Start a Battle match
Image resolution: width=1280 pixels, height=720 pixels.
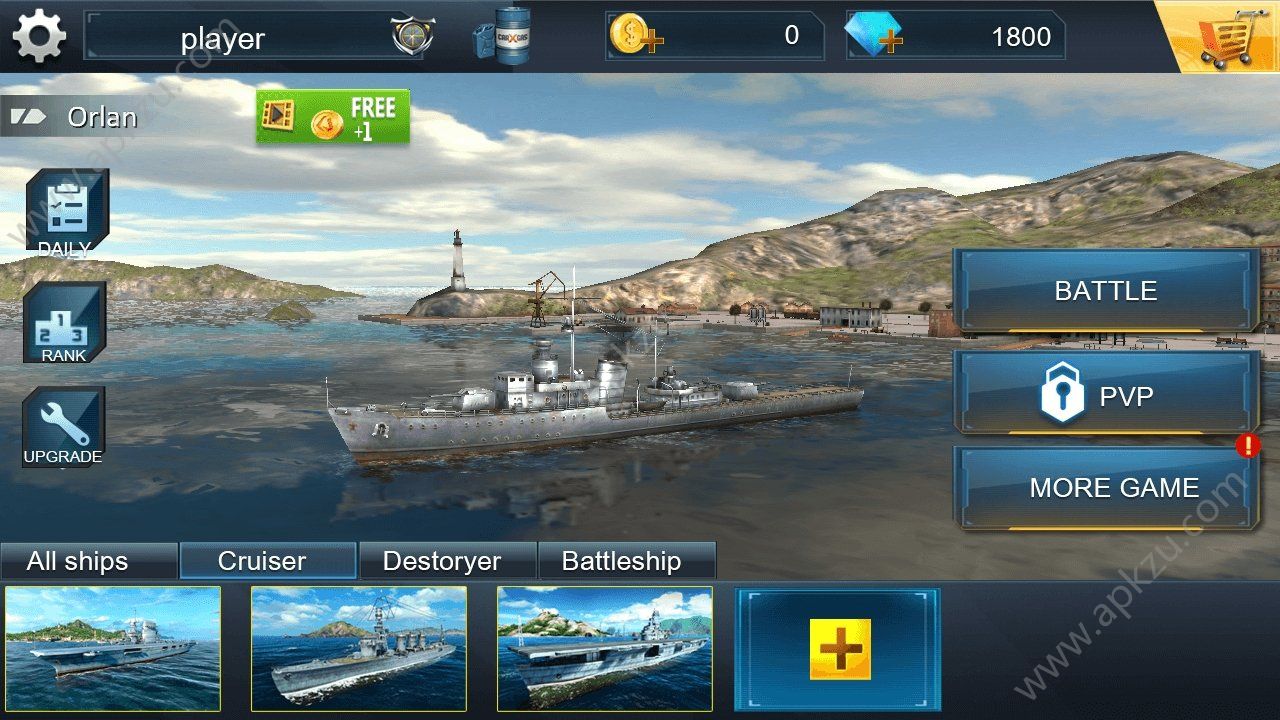point(1105,291)
